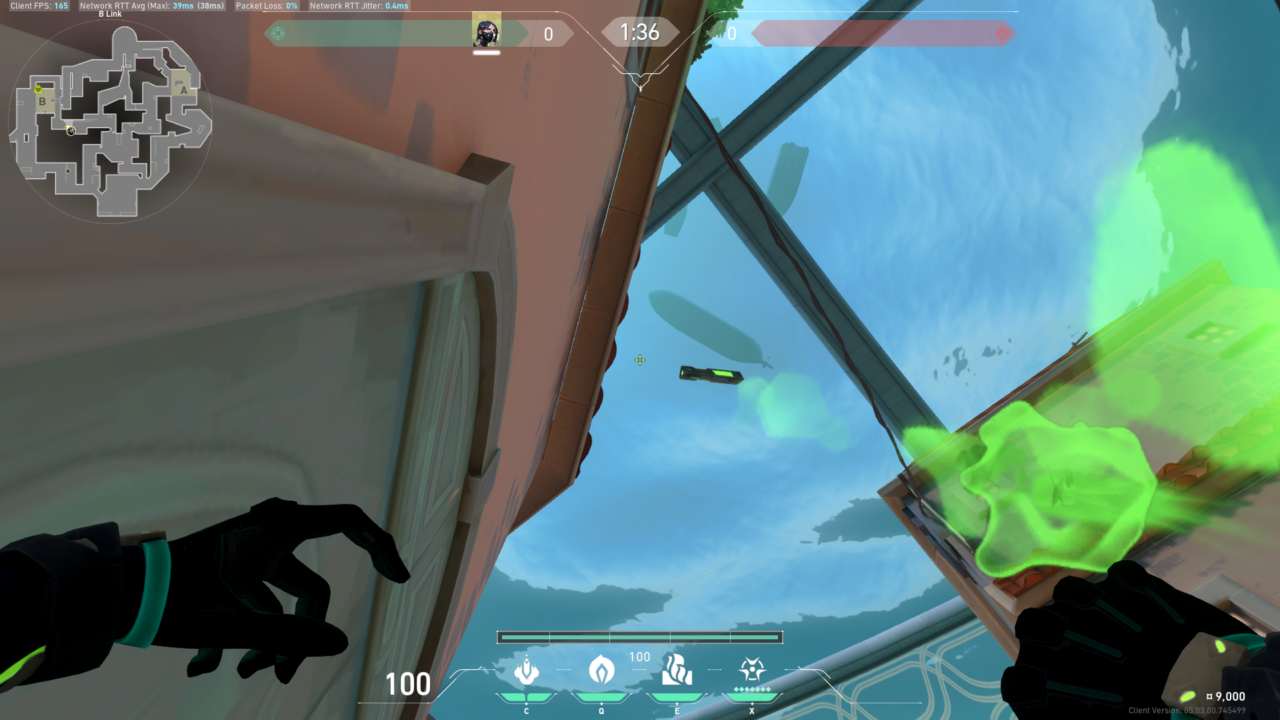The image size is (1280, 720).
Task: Click the Viper's Pit ultimate icon
Action: [x=752, y=669]
